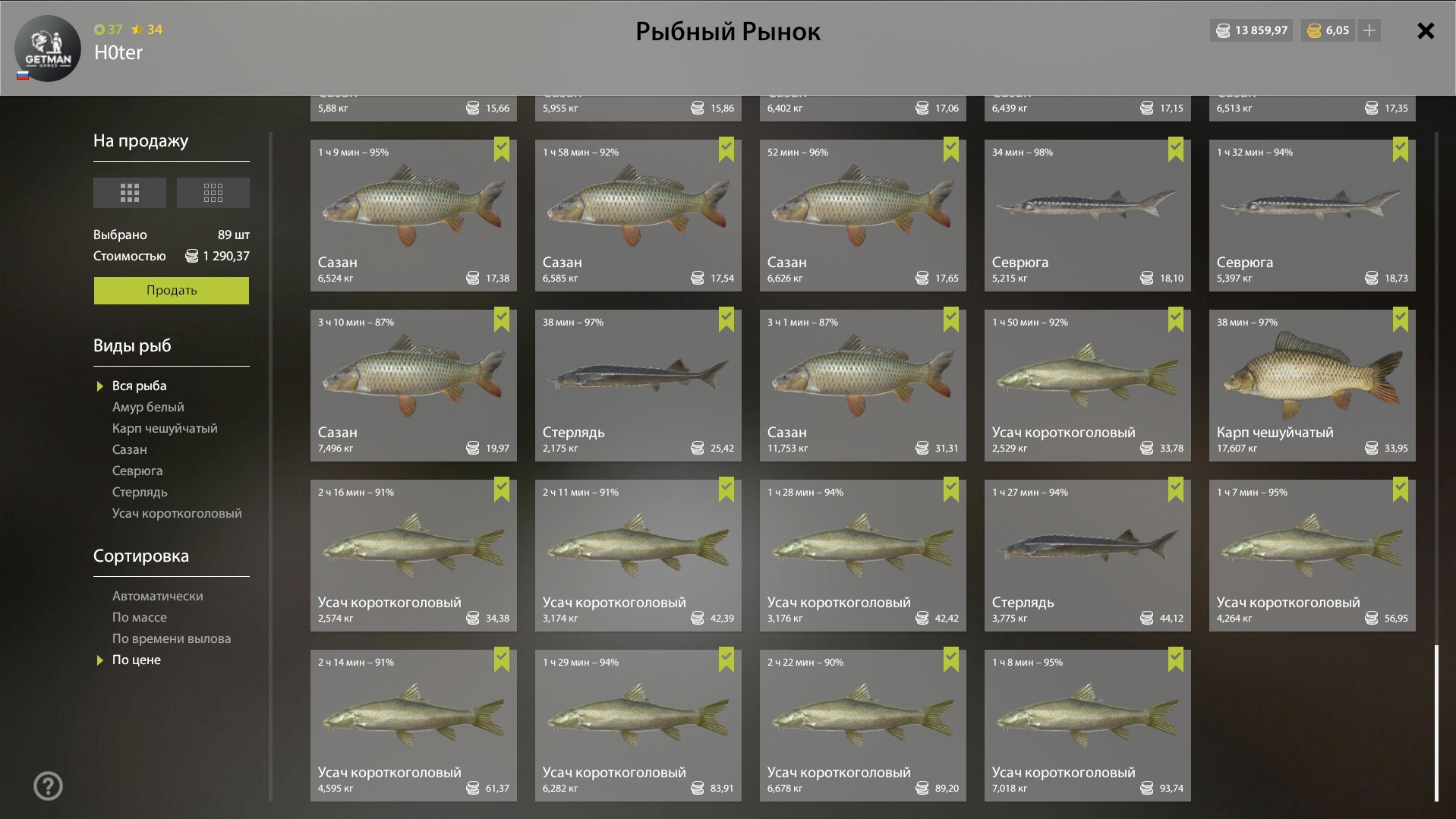This screenshot has height=819, width=1456.
Task: Add premium currency with the plus button
Action: [1369, 31]
